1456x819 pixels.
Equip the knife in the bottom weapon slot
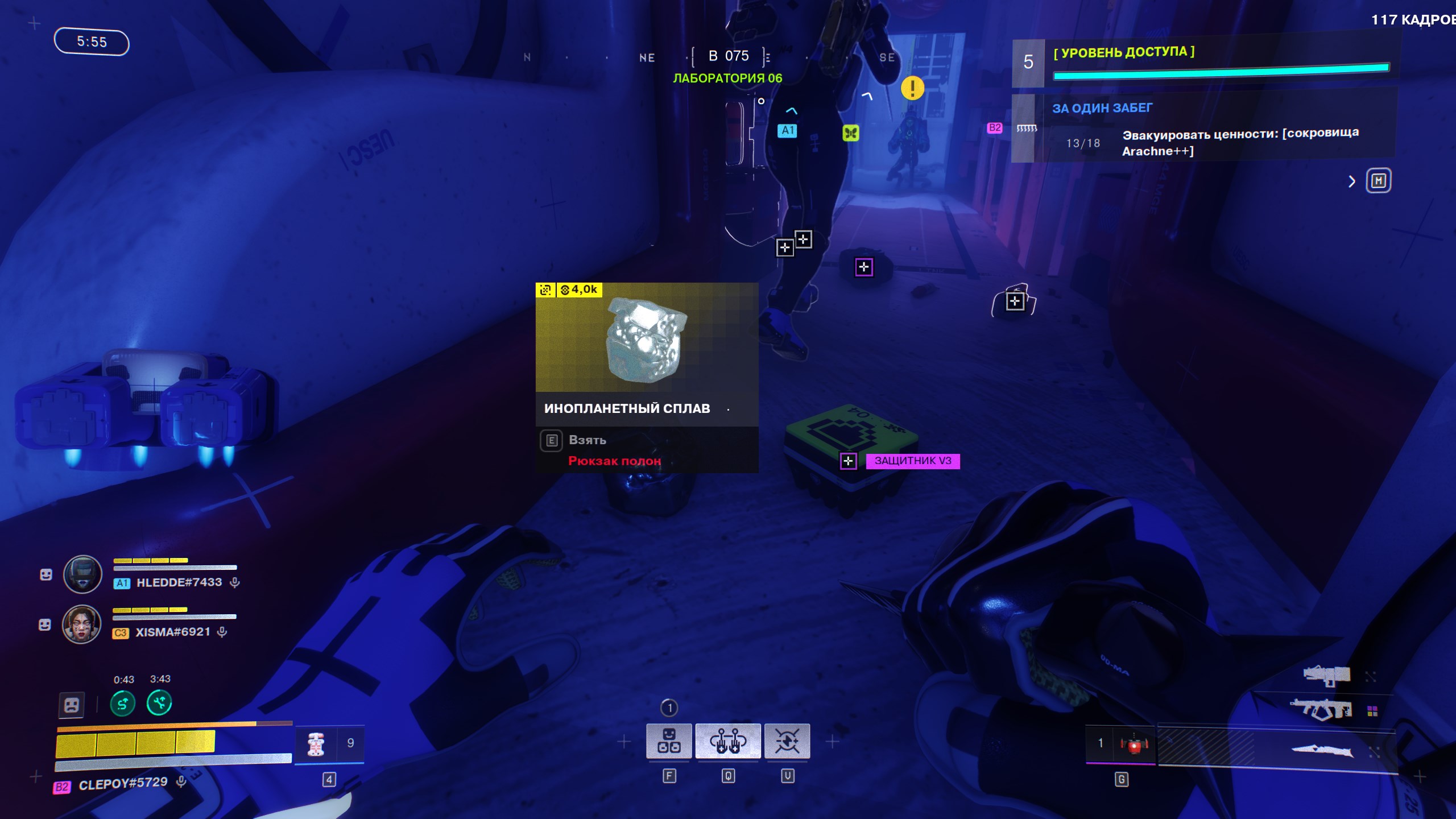[x=1322, y=751]
